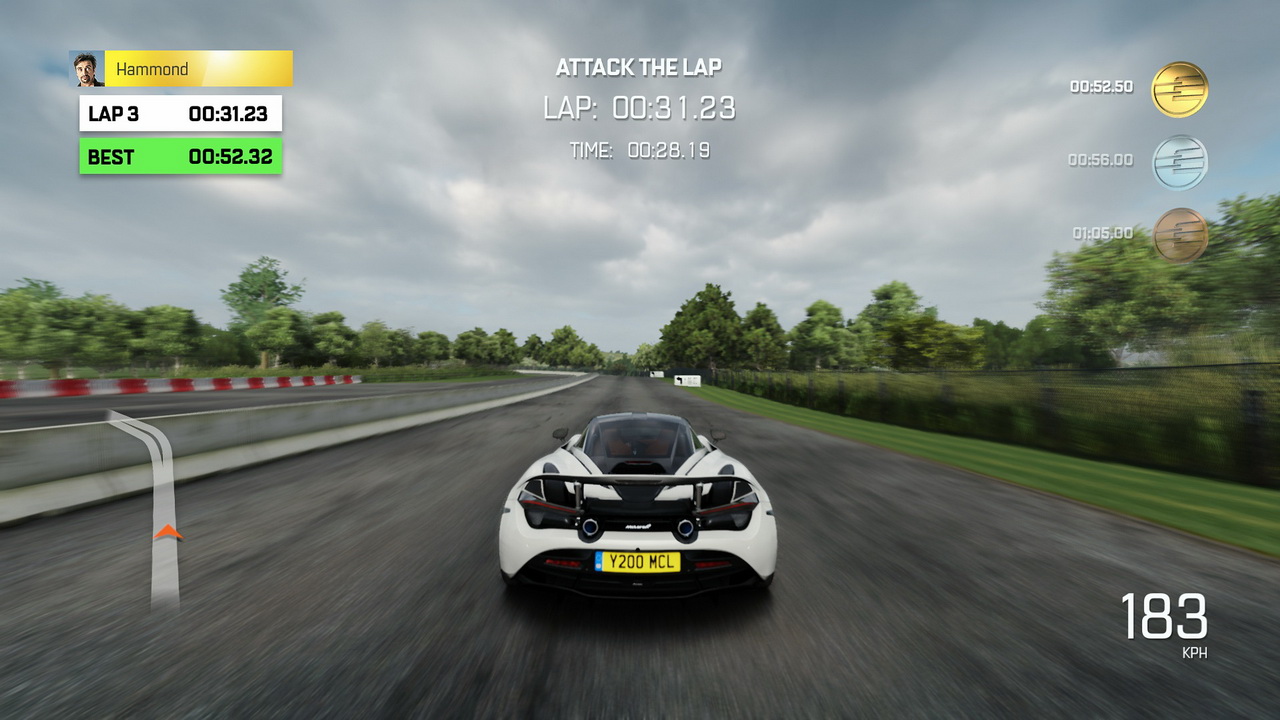Click the orange player arrow on minimap
The width and height of the screenshot is (1280, 720).
[168, 532]
